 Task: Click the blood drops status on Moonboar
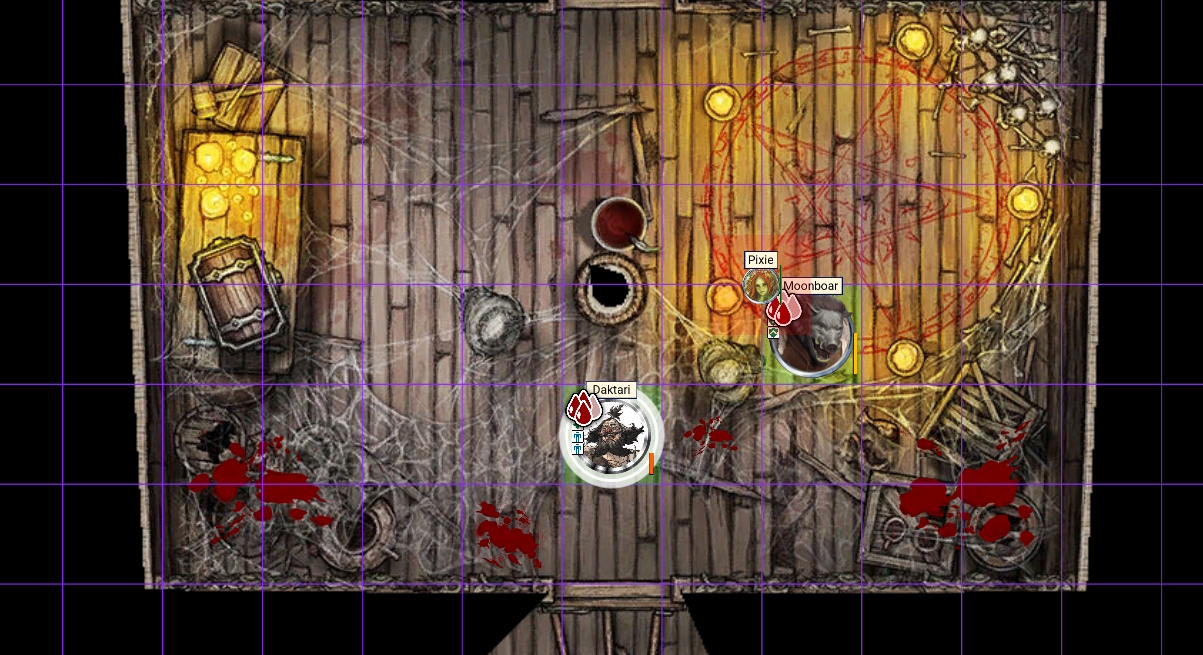[x=784, y=310]
